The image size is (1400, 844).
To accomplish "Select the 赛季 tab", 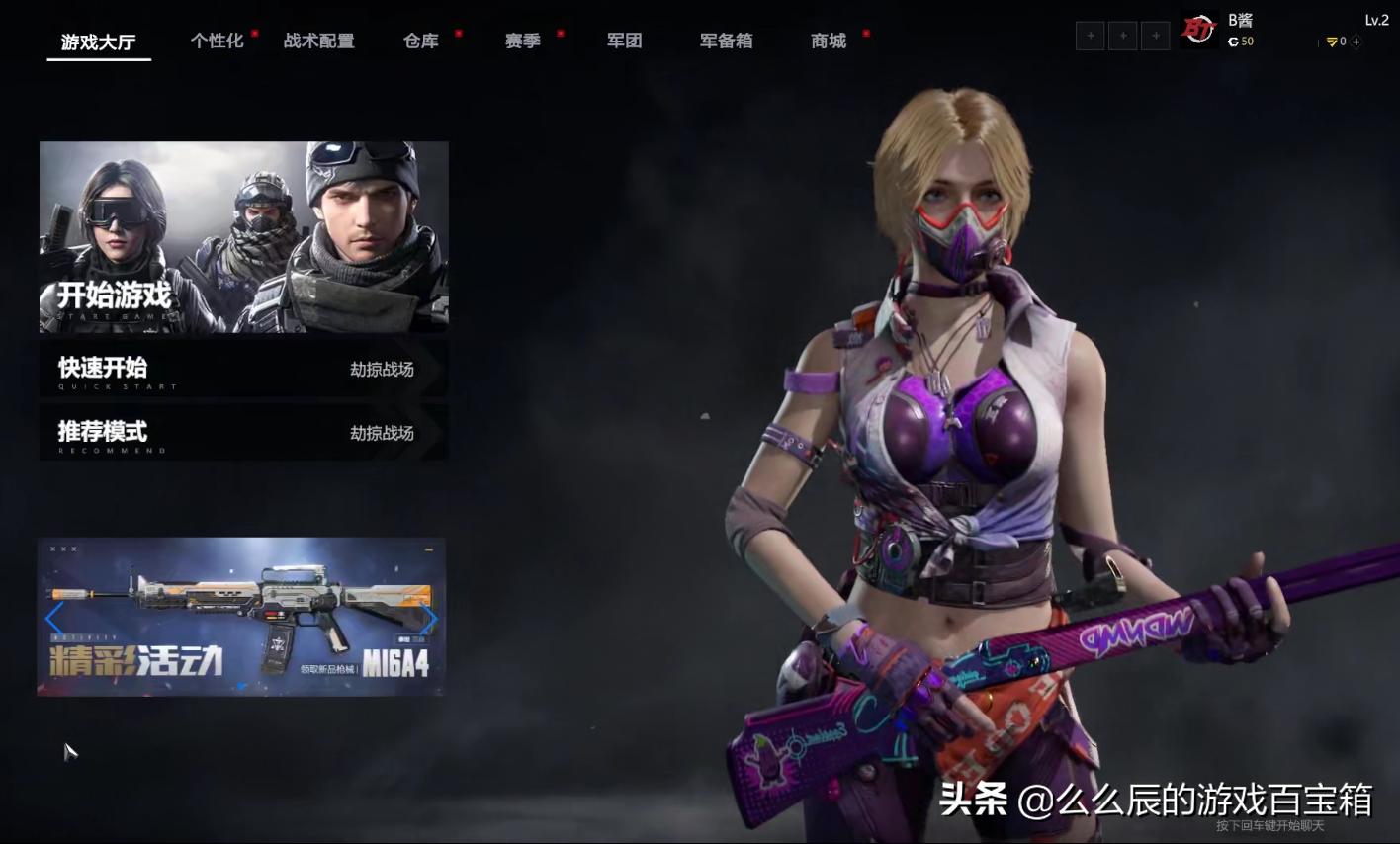I will [522, 41].
